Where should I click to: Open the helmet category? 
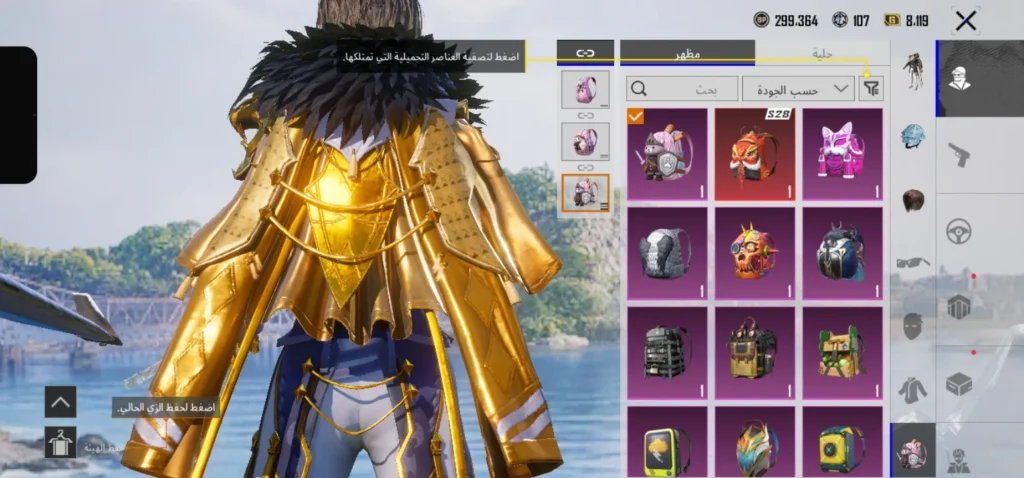(912, 135)
